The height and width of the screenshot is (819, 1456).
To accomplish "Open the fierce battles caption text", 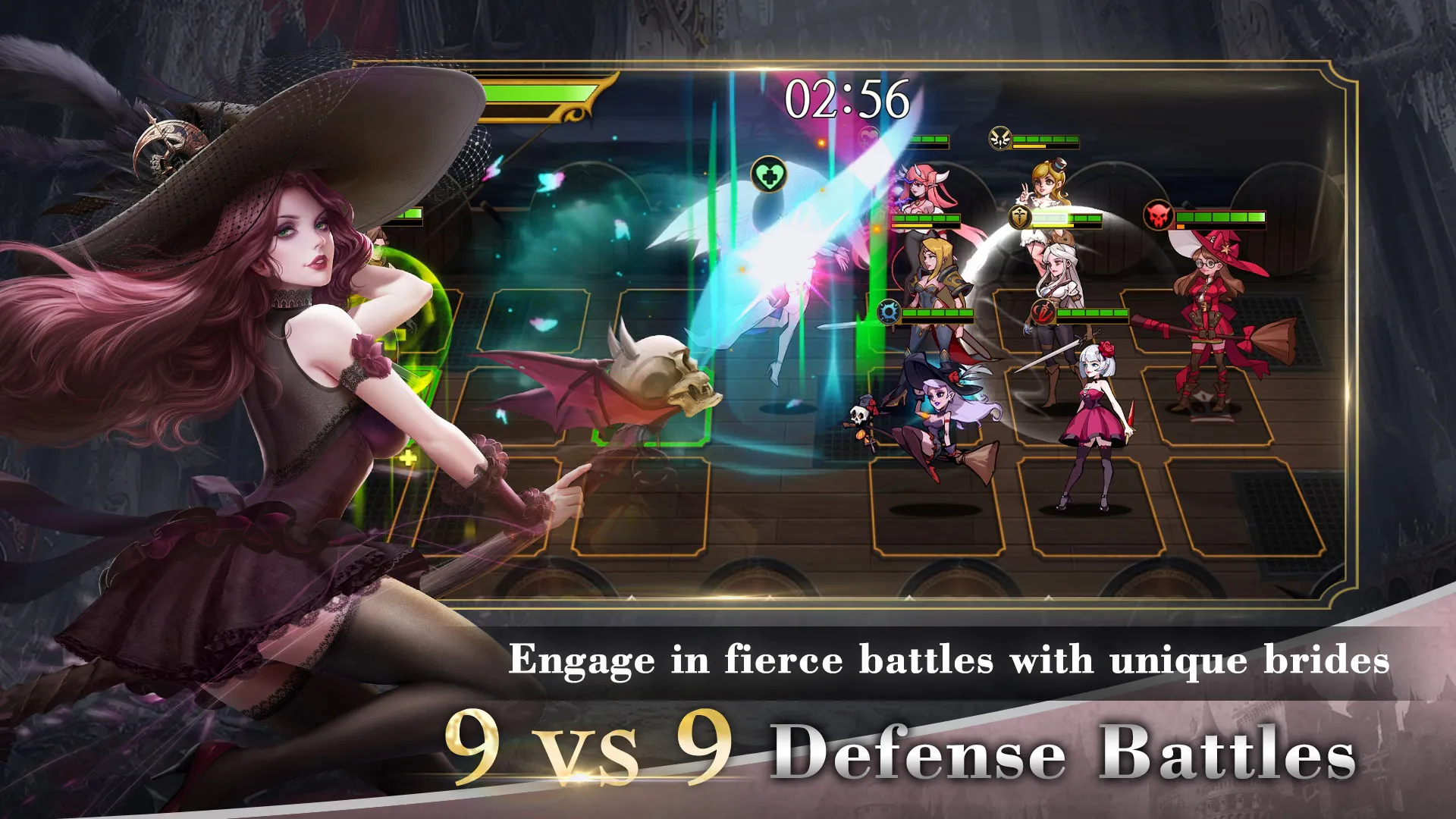I will 948,660.
